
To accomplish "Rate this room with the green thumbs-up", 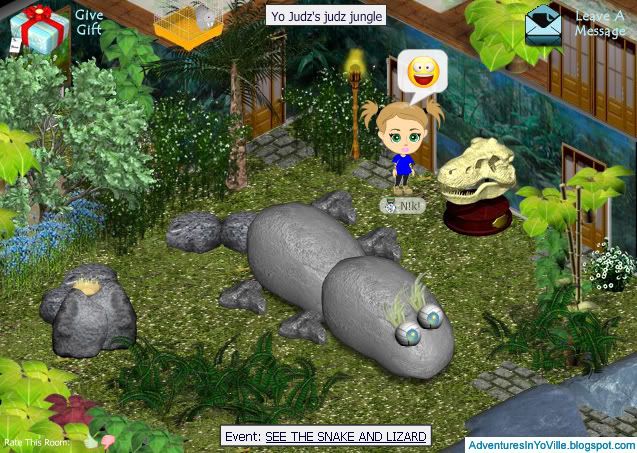I will pyautogui.click(x=91, y=441).
